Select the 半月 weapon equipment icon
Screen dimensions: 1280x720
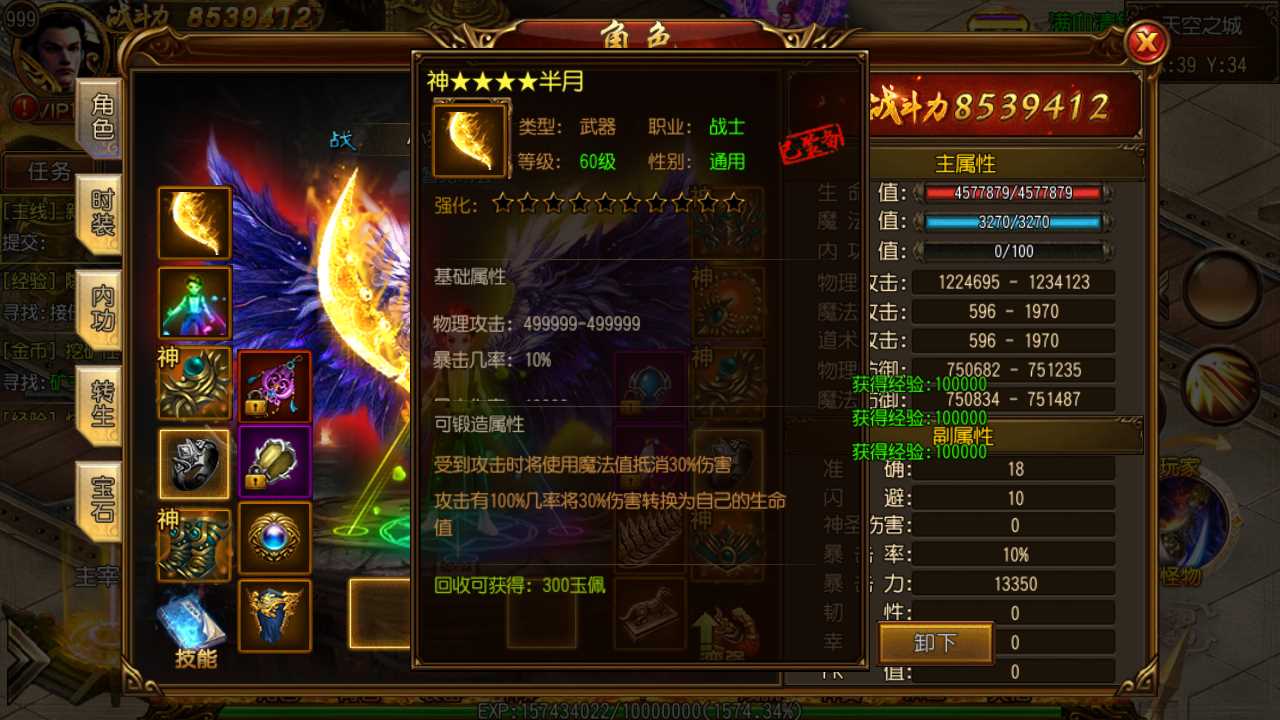tap(194, 223)
